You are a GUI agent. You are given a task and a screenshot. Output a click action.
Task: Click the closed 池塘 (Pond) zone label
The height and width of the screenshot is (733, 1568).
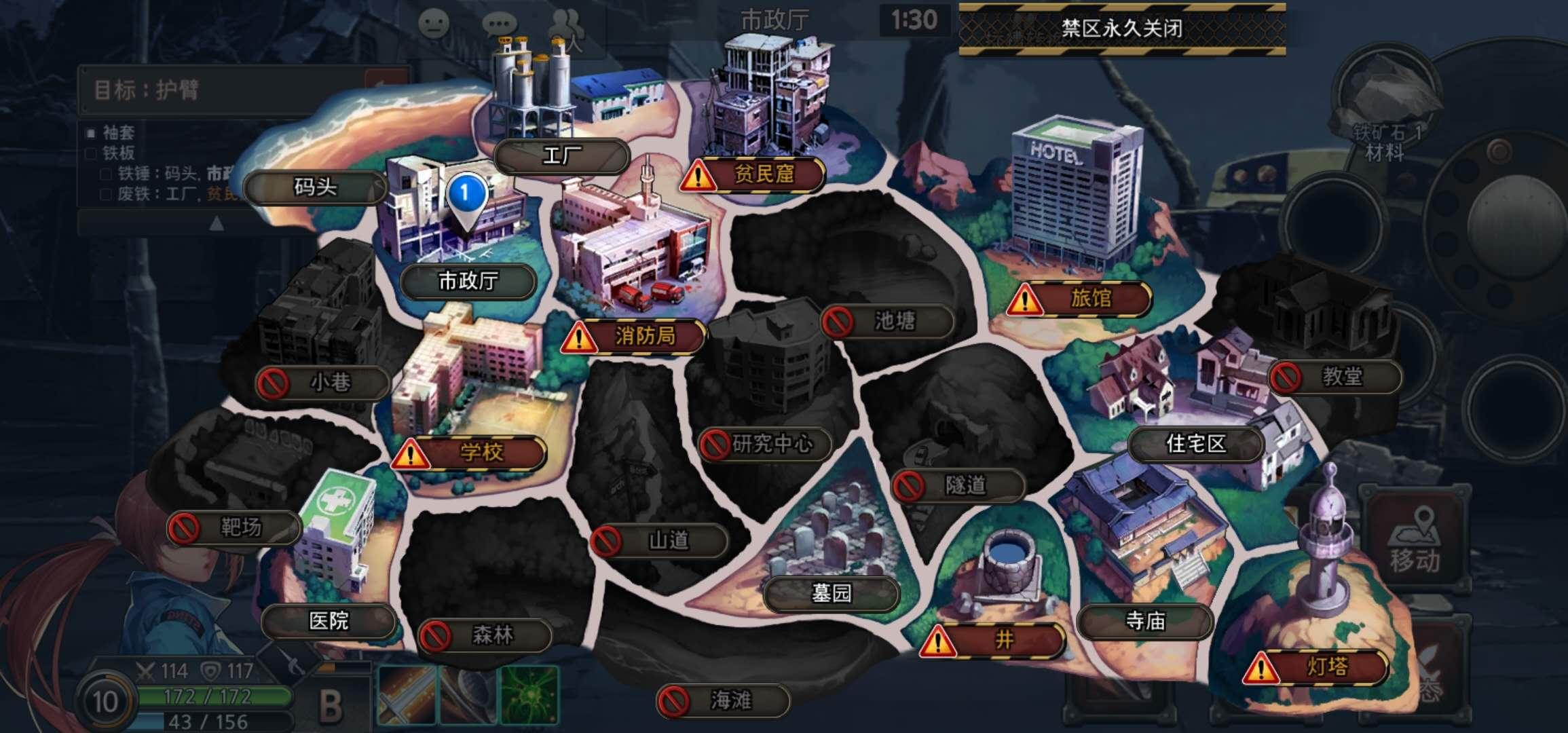tap(888, 322)
